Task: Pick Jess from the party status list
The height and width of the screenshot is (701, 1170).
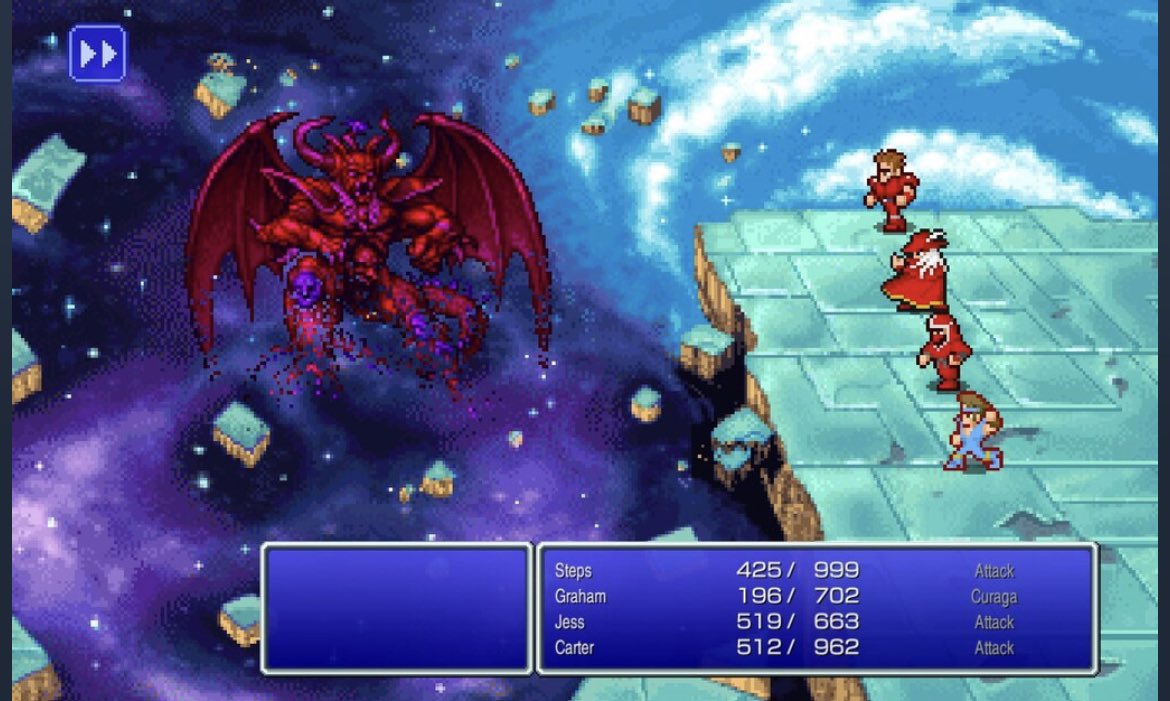Action: coord(570,622)
